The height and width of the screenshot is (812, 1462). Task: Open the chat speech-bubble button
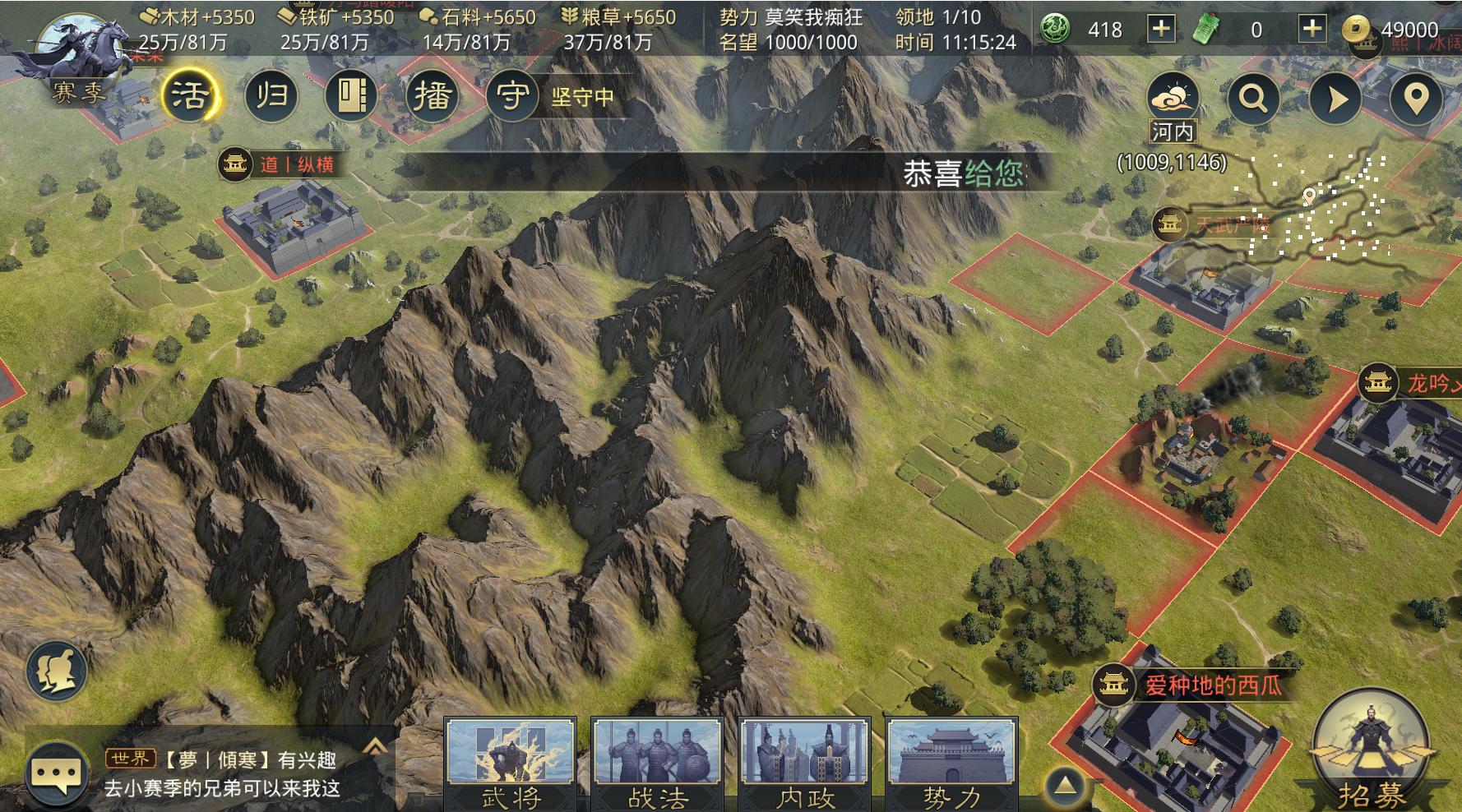tap(57, 774)
